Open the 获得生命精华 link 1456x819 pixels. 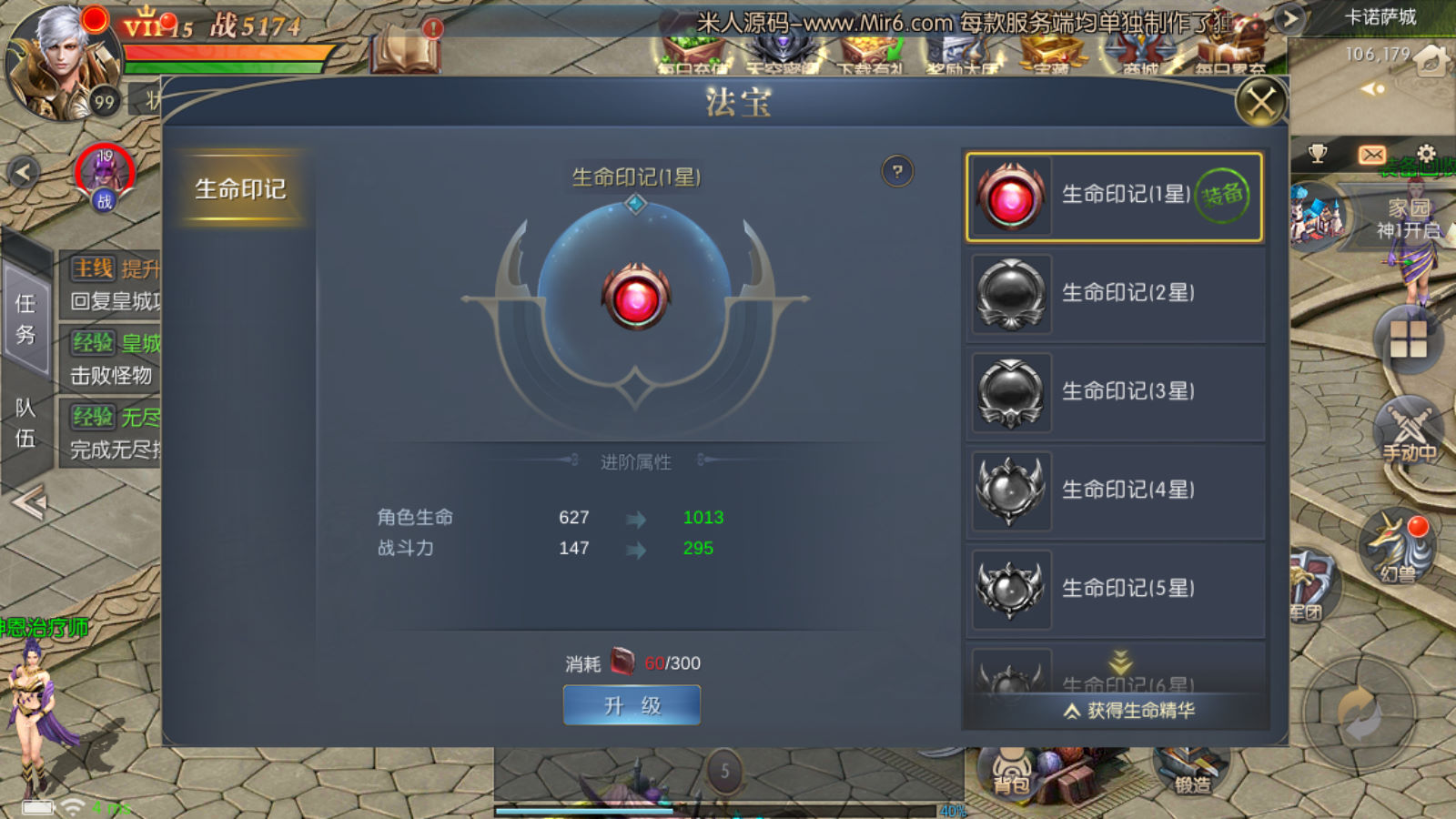point(1130,711)
